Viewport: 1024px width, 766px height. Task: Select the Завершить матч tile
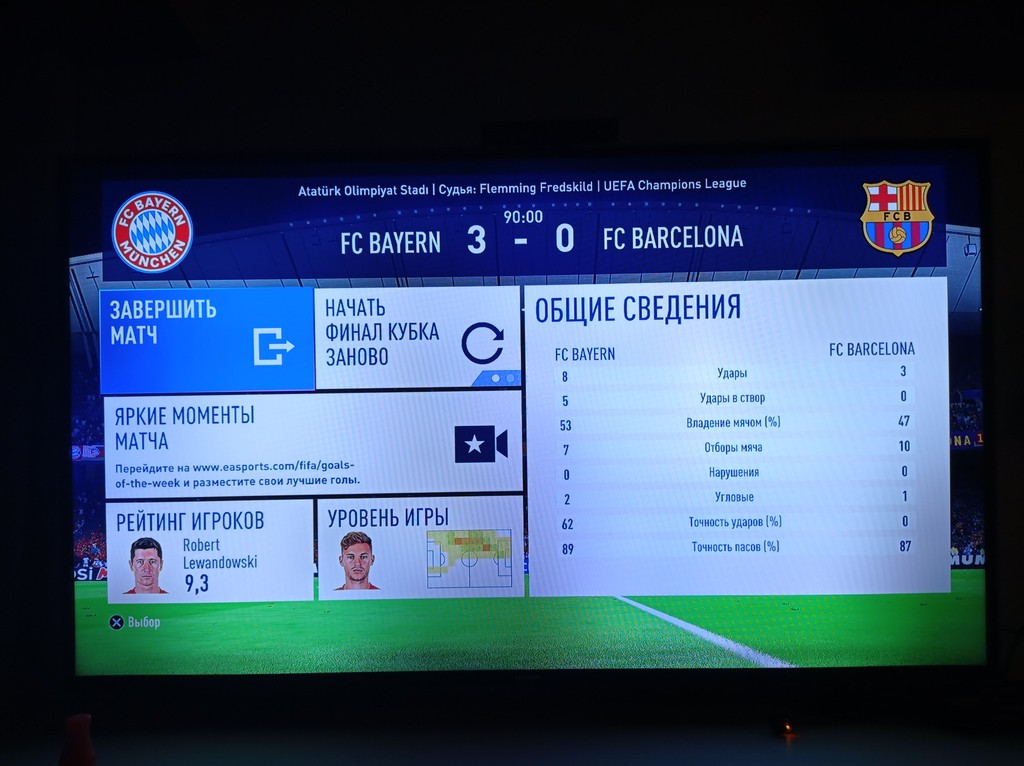[207, 339]
